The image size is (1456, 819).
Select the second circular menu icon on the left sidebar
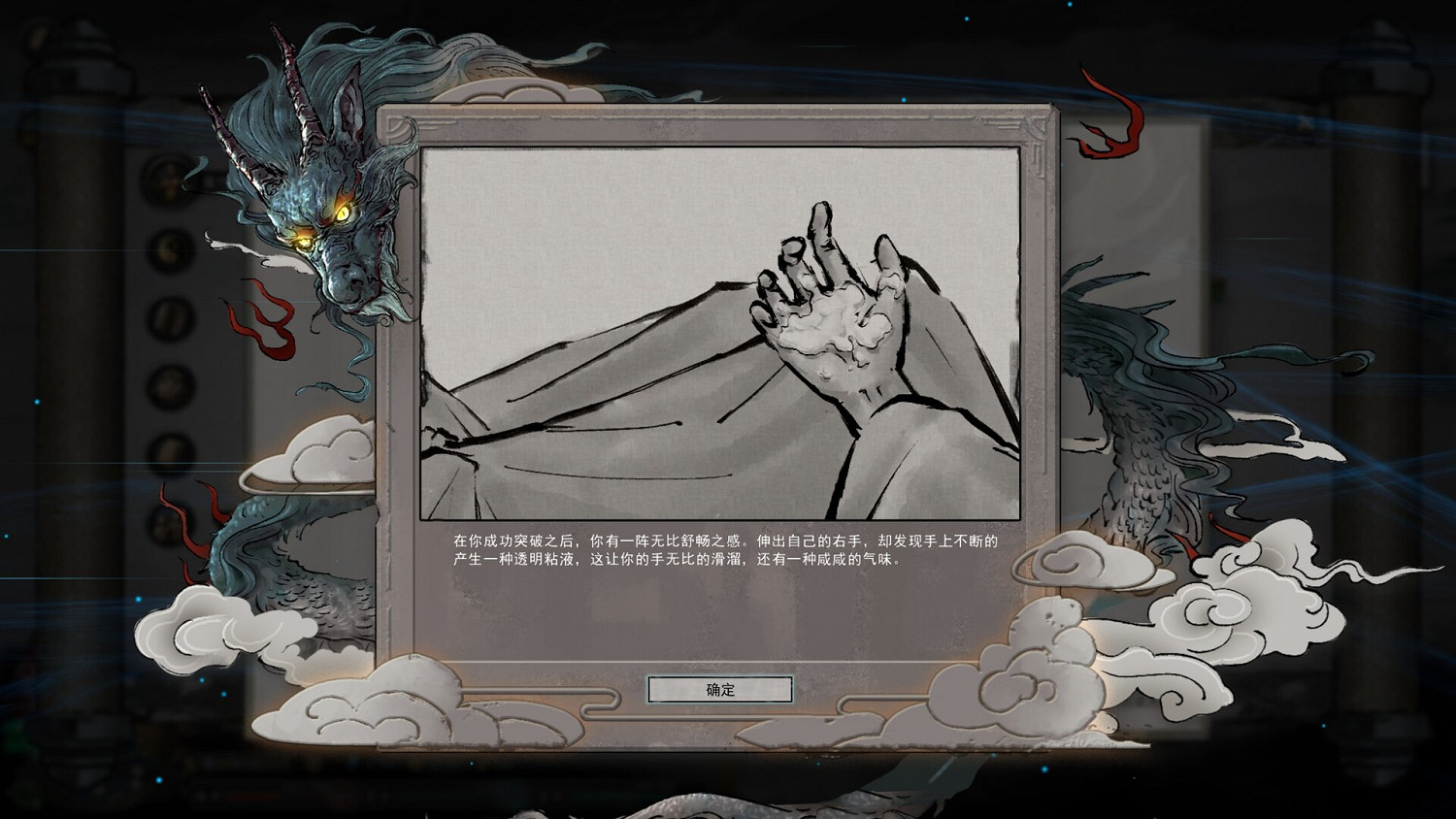pyautogui.click(x=170, y=249)
